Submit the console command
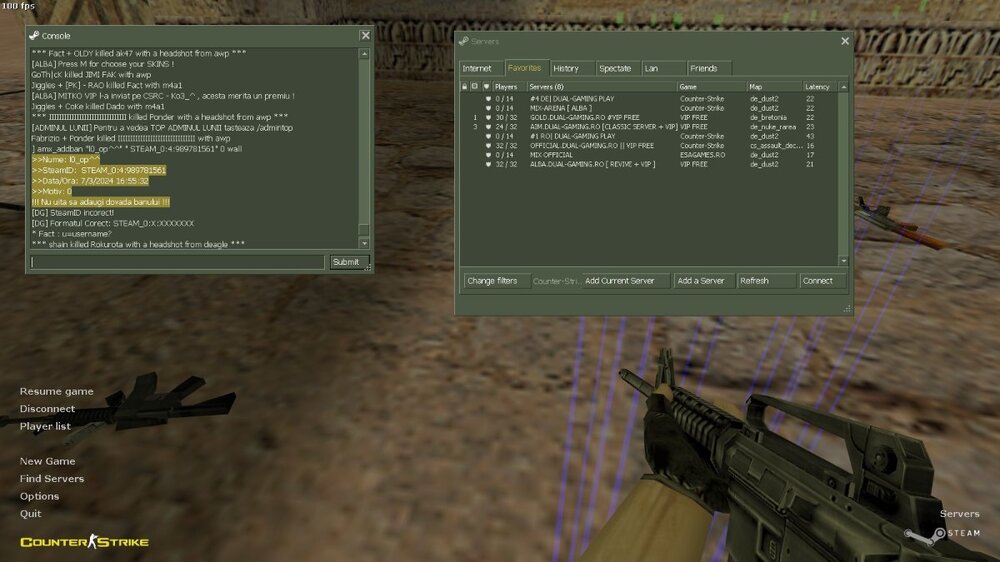The image size is (1000, 562). click(x=345, y=262)
